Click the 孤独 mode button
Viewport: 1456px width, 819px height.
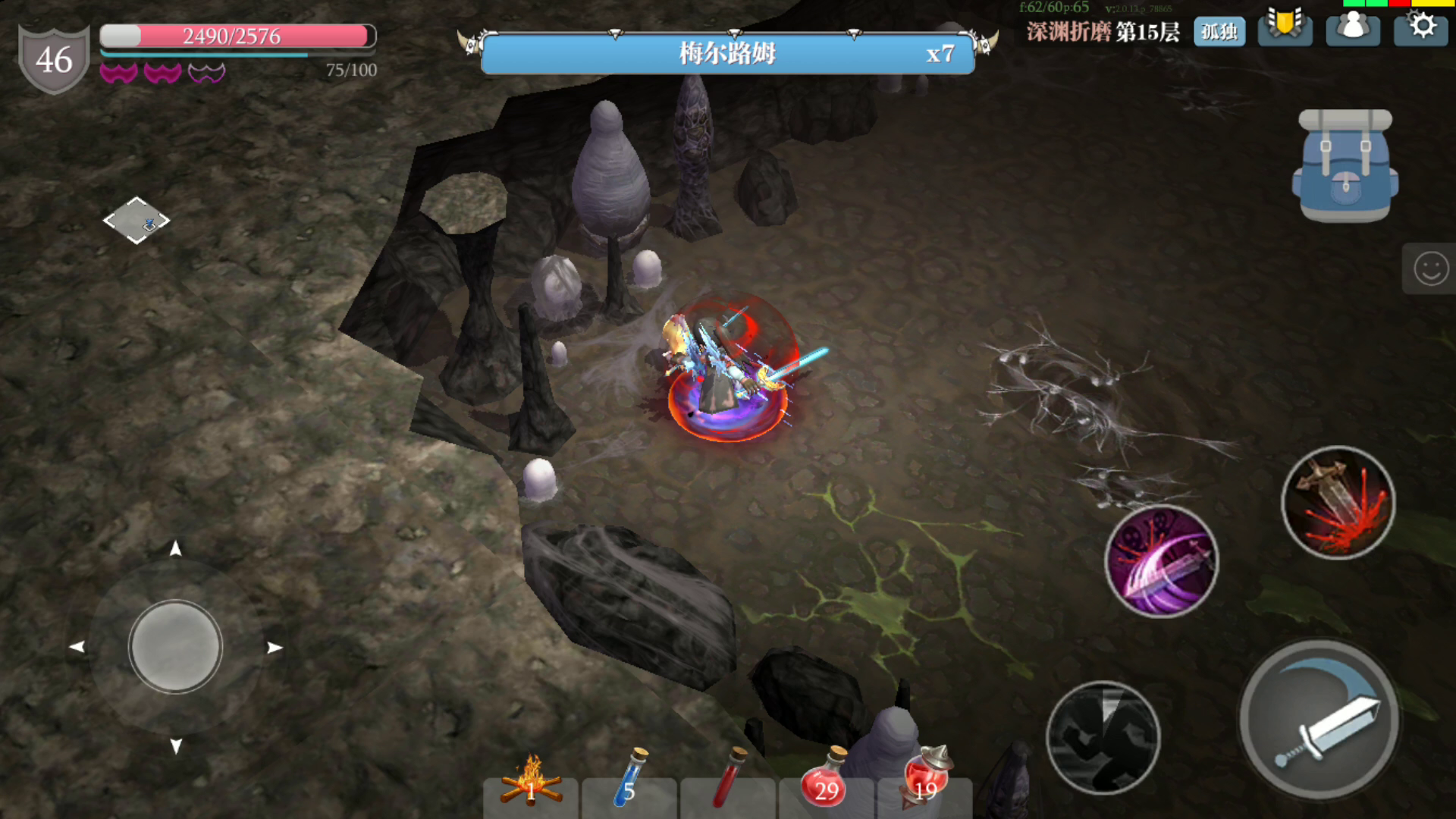[1219, 31]
